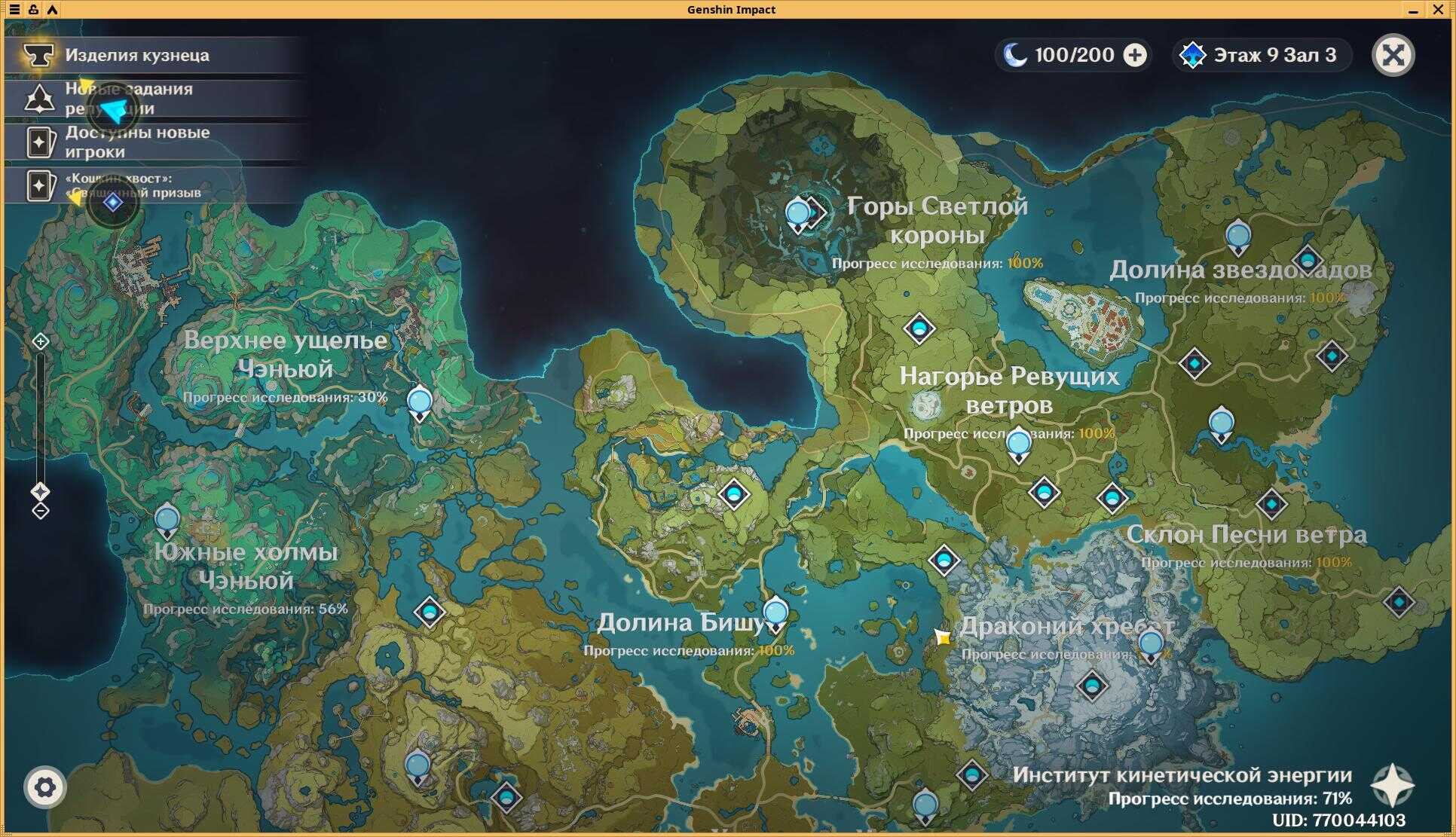
Task: Select the waypoint beside the Долина Бишуй label
Action: click(x=775, y=613)
